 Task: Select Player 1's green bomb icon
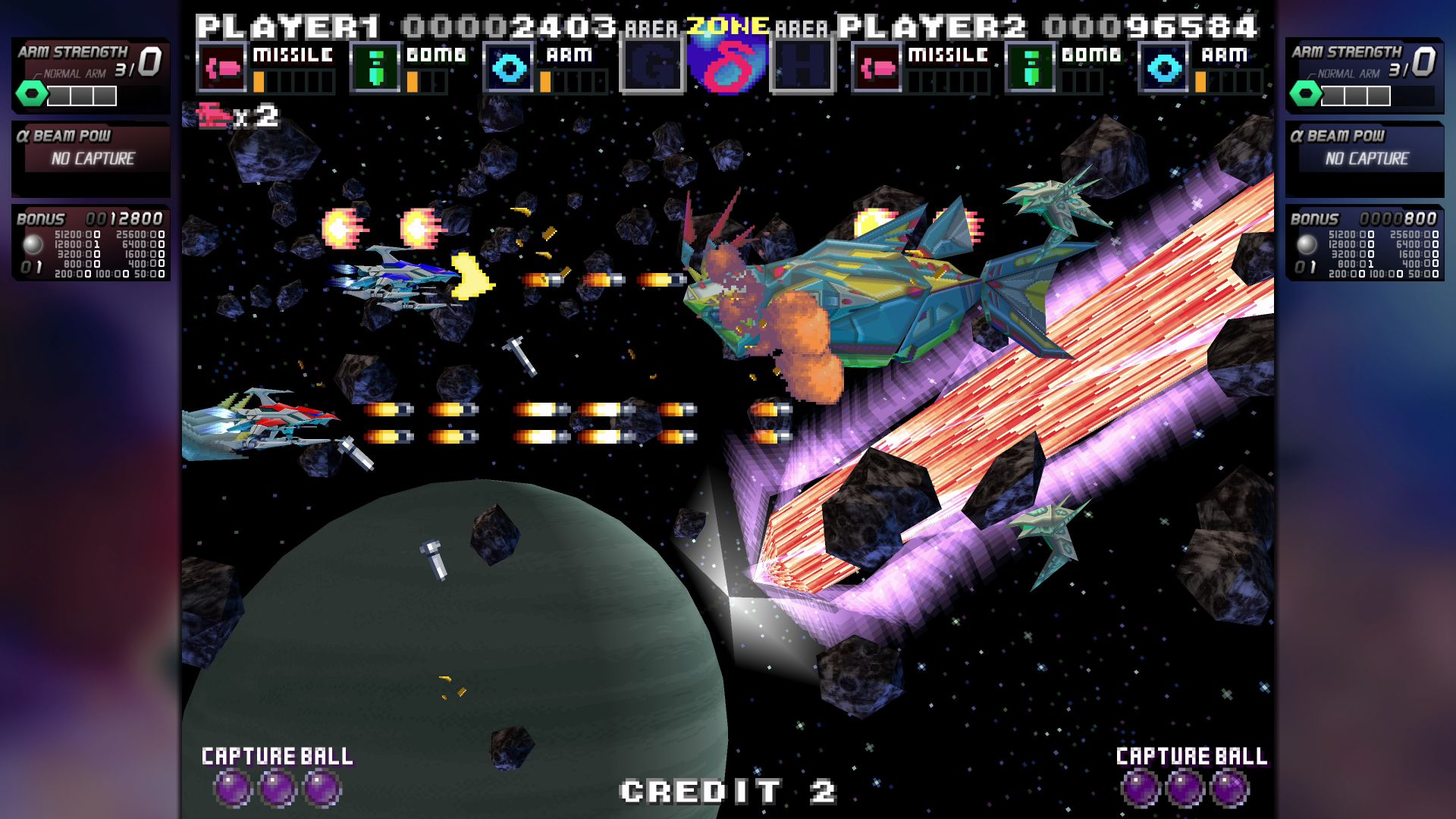[375, 68]
